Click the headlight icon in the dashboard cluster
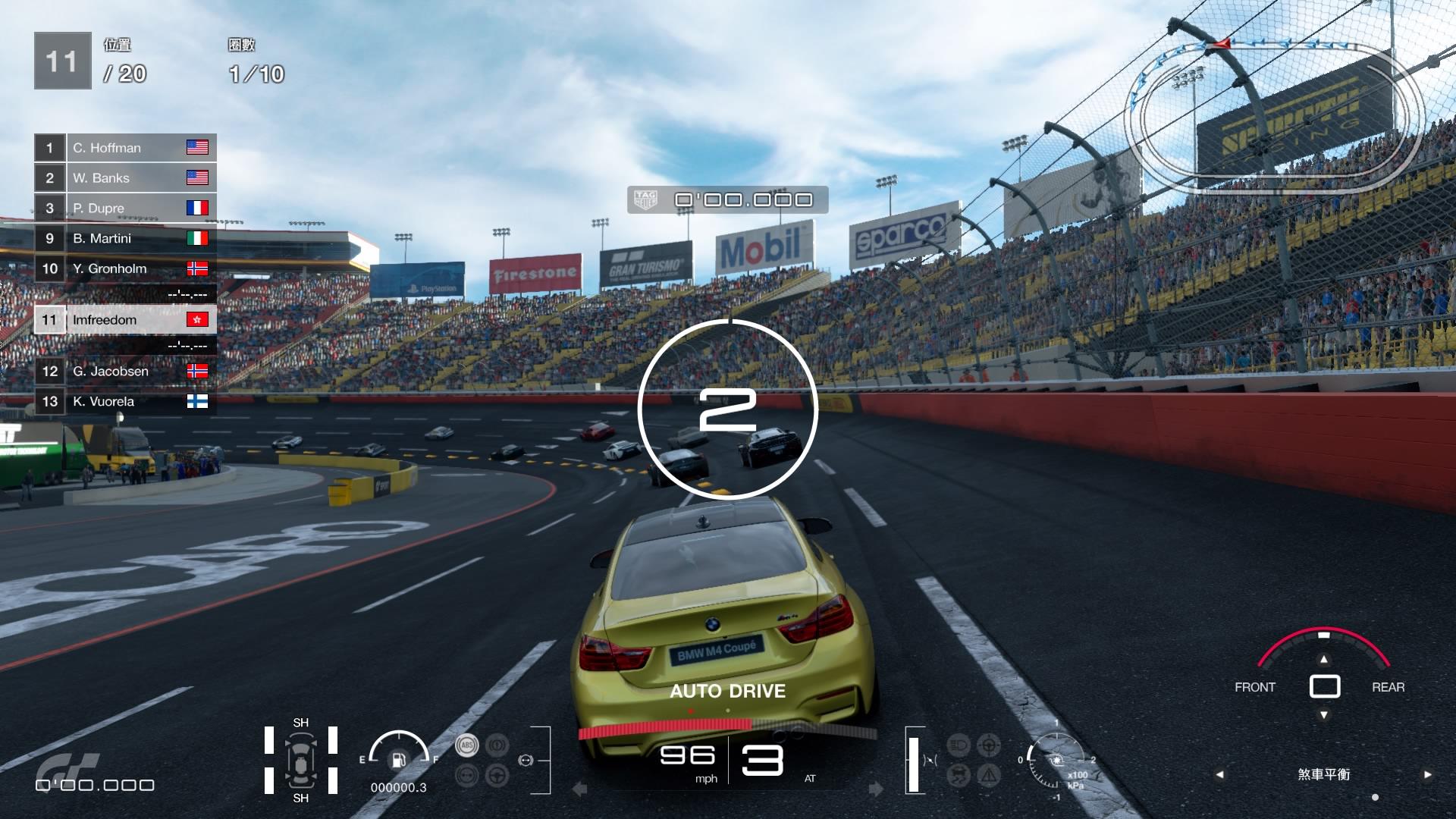The width and height of the screenshot is (1456, 819). pos(959,745)
